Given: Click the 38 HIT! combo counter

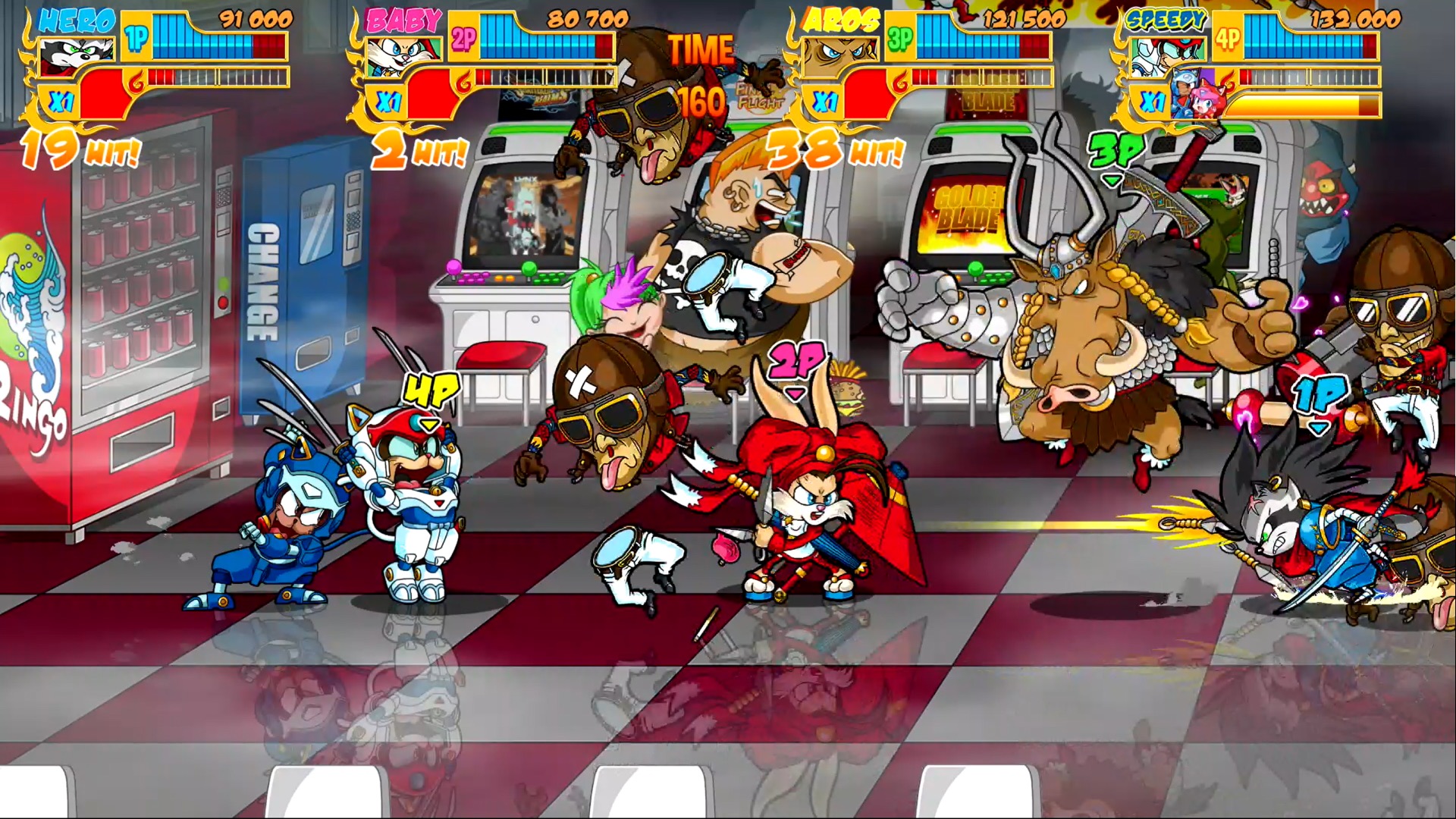Looking at the screenshot, I should coord(830,149).
